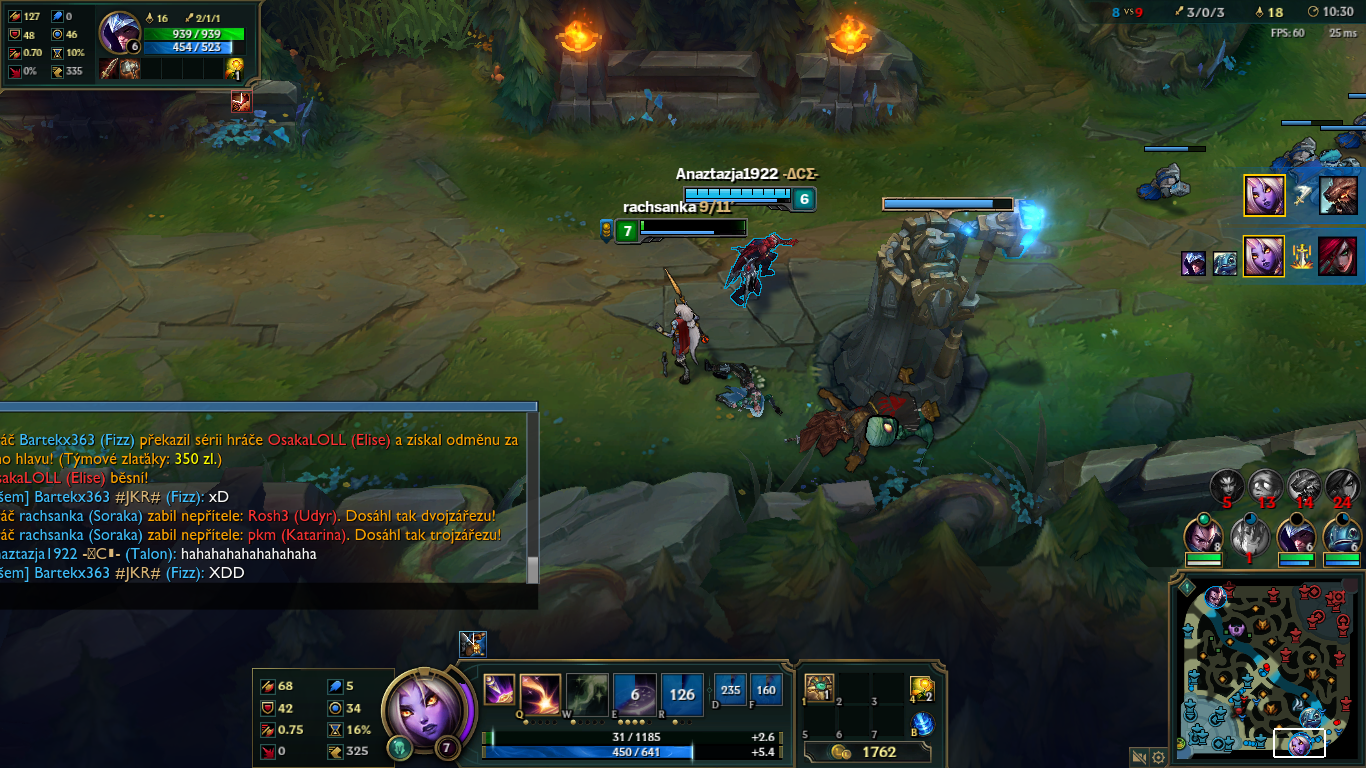Activate the blue Recall button

click(922, 722)
